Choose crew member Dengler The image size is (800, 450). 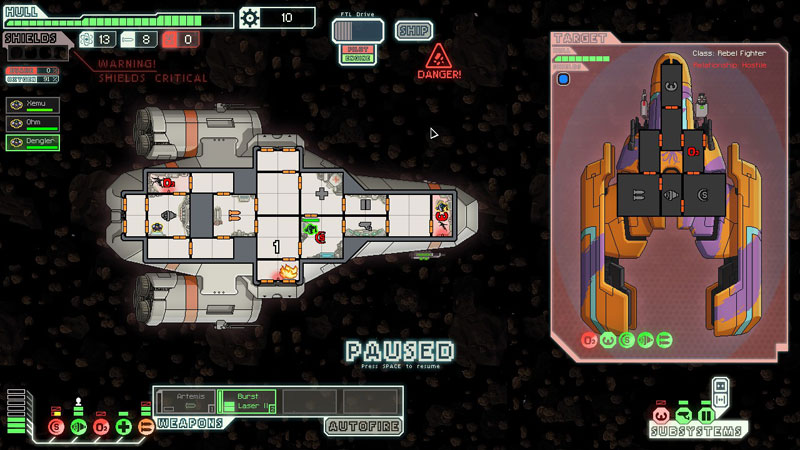coord(32,142)
